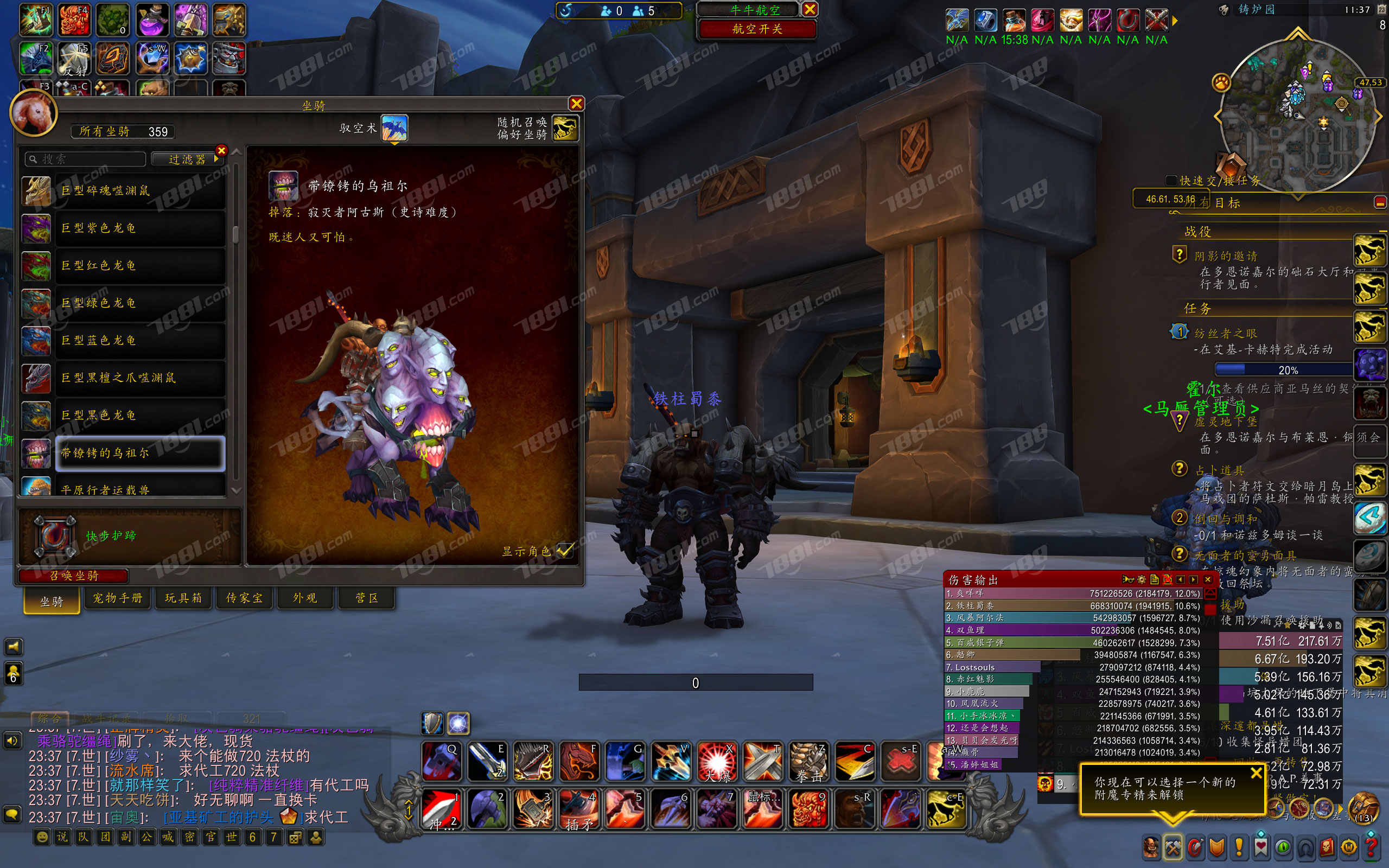Close the enchanting specialization tip popup

[x=1256, y=773]
